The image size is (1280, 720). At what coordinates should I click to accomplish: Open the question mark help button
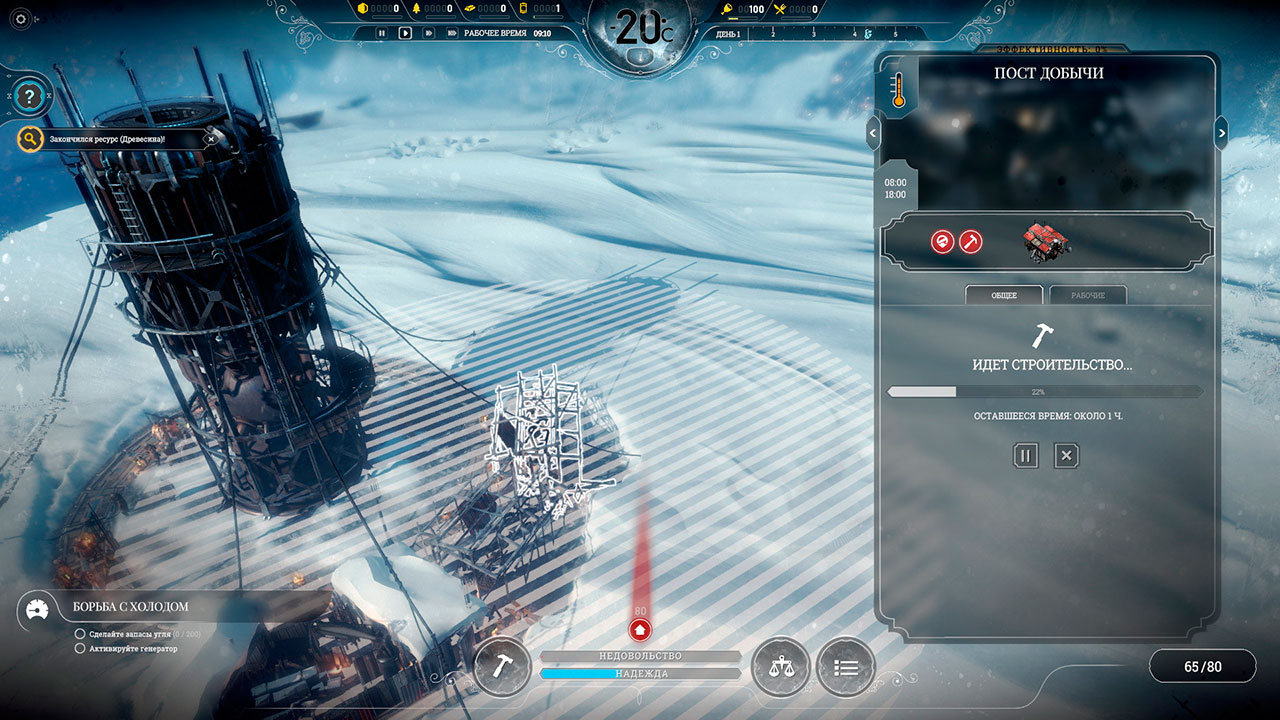(x=31, y=97)
